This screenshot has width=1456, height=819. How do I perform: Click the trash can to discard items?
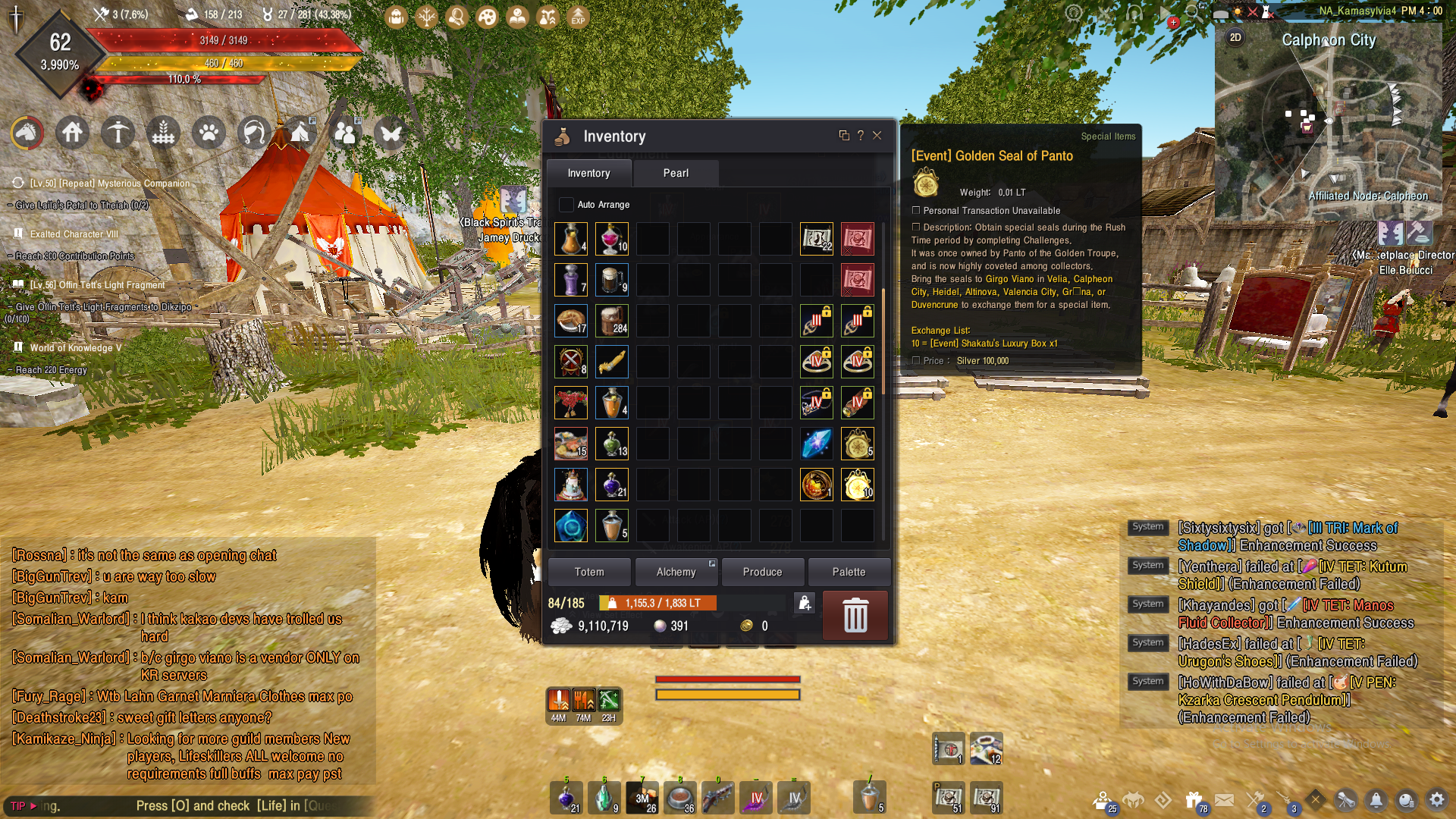coord(855,616)
